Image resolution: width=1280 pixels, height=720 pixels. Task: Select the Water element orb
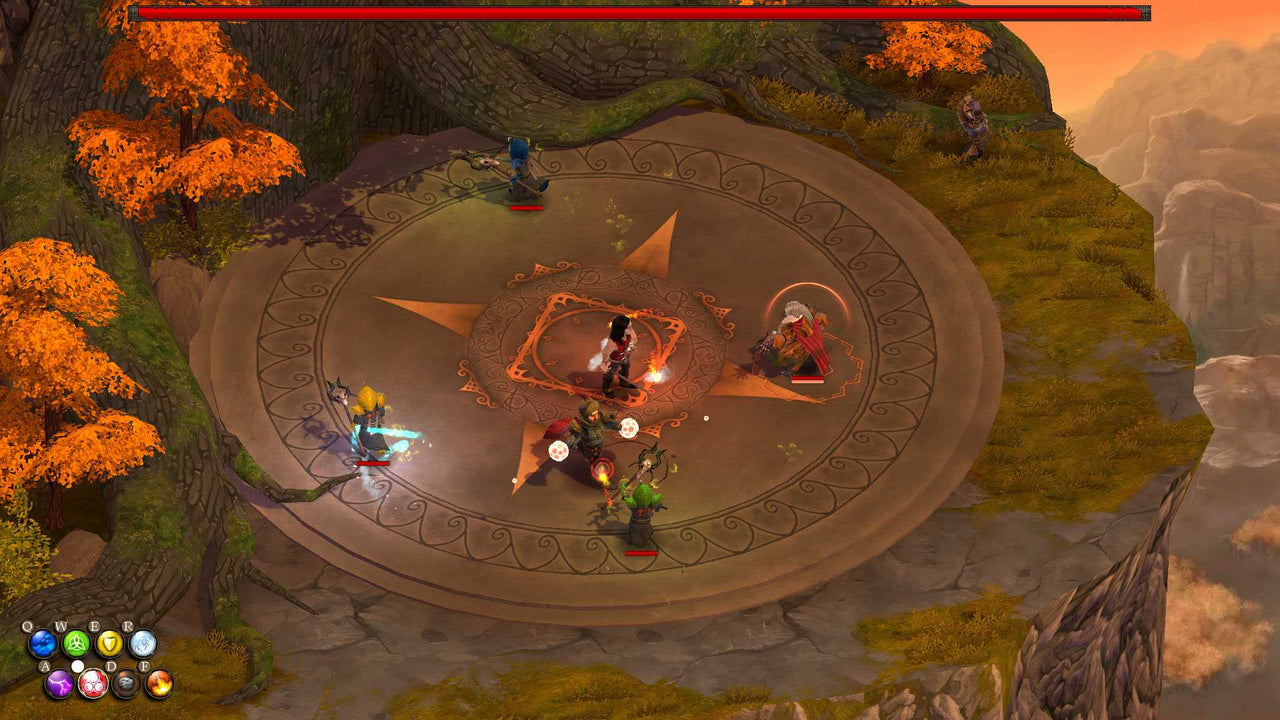point(42,643)
